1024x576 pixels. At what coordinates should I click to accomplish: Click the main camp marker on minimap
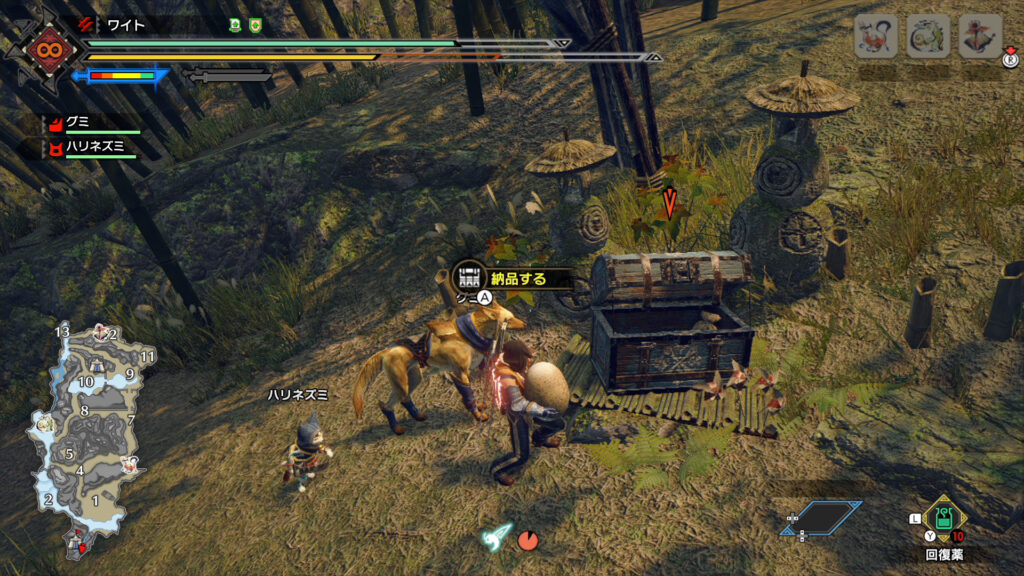pyautogui.click(x=76, y=542)
